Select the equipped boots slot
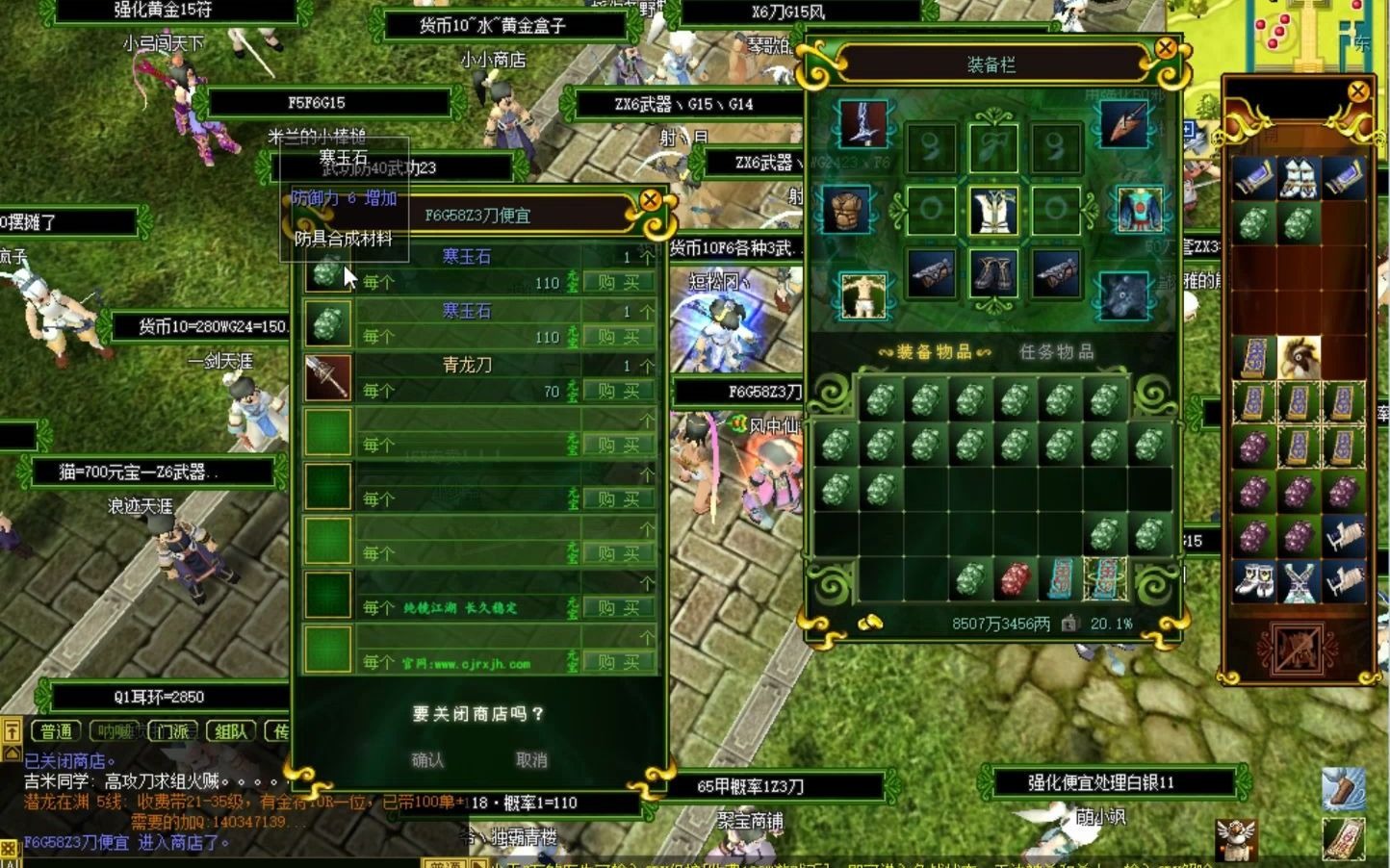1390x868 pixels. pyautogui.click(x=993, y=275)
